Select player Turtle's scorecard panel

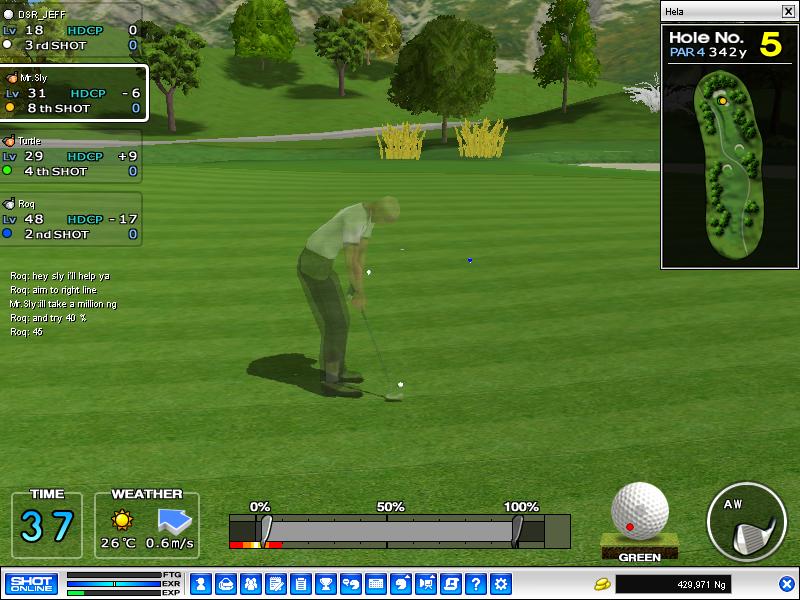click(70, 157)
